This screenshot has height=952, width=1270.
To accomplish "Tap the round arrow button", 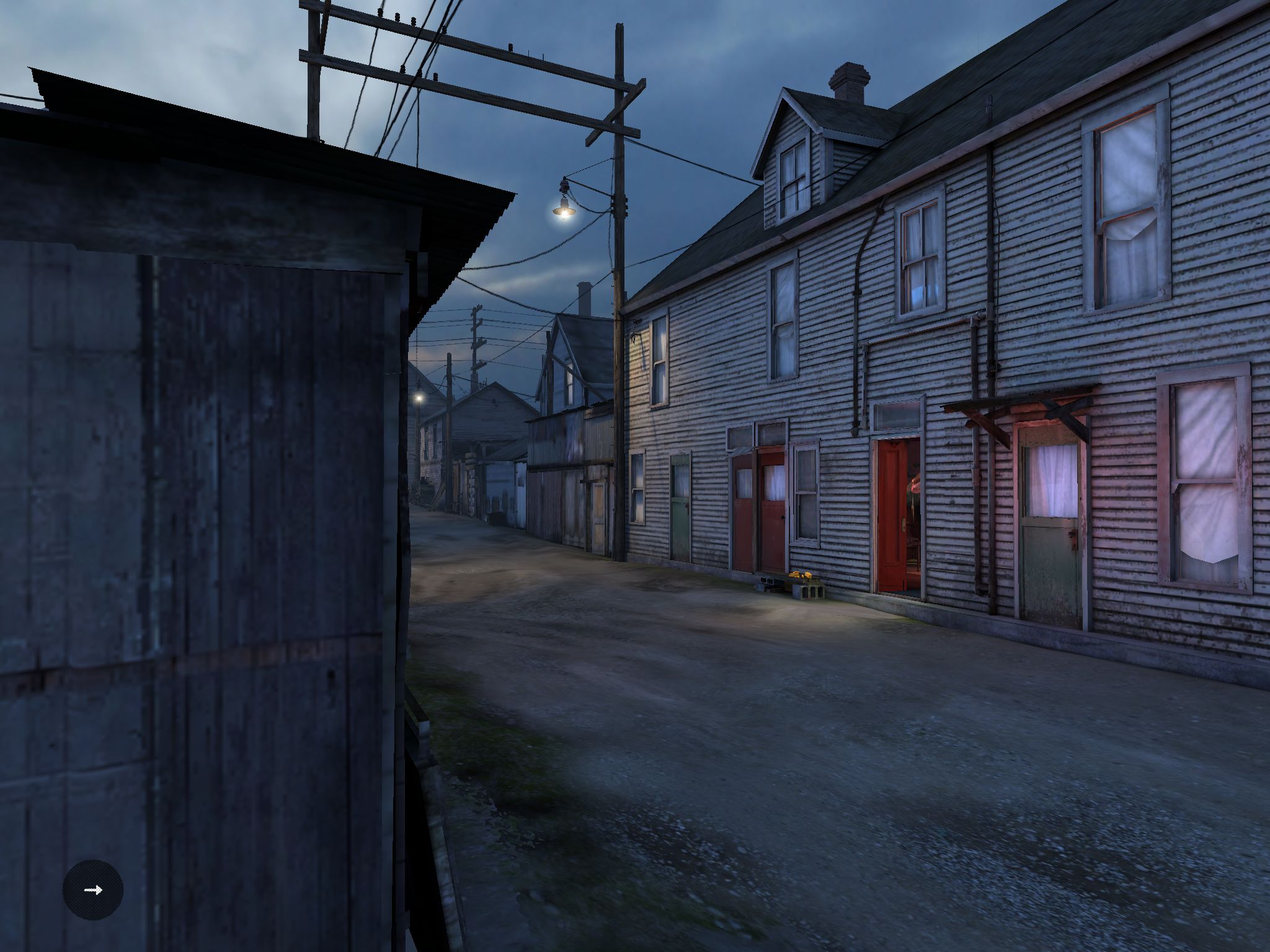I will (x=93, y=889).
